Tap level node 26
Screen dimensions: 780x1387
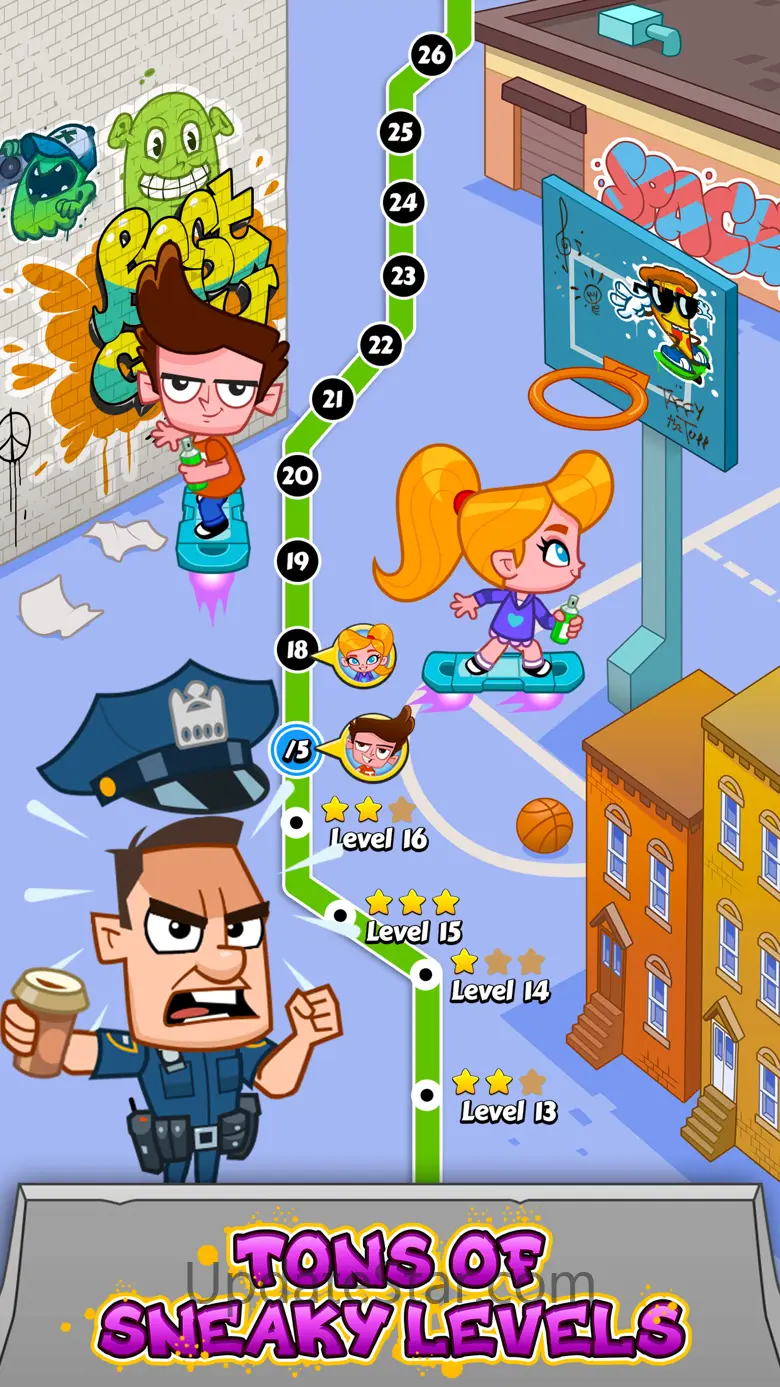click(x=431, y=55)
